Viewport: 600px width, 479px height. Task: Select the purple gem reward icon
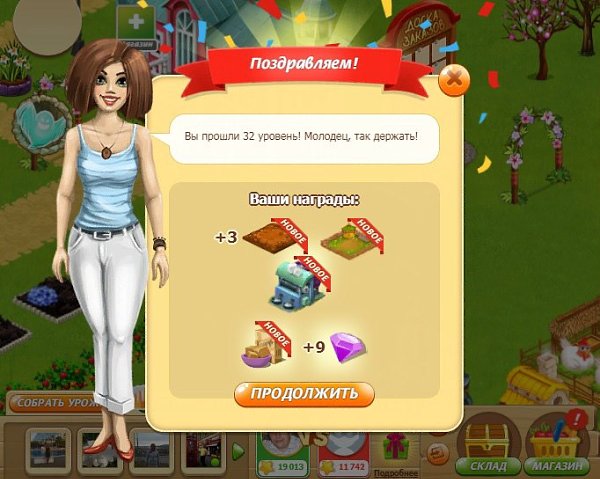coord(345,346)
